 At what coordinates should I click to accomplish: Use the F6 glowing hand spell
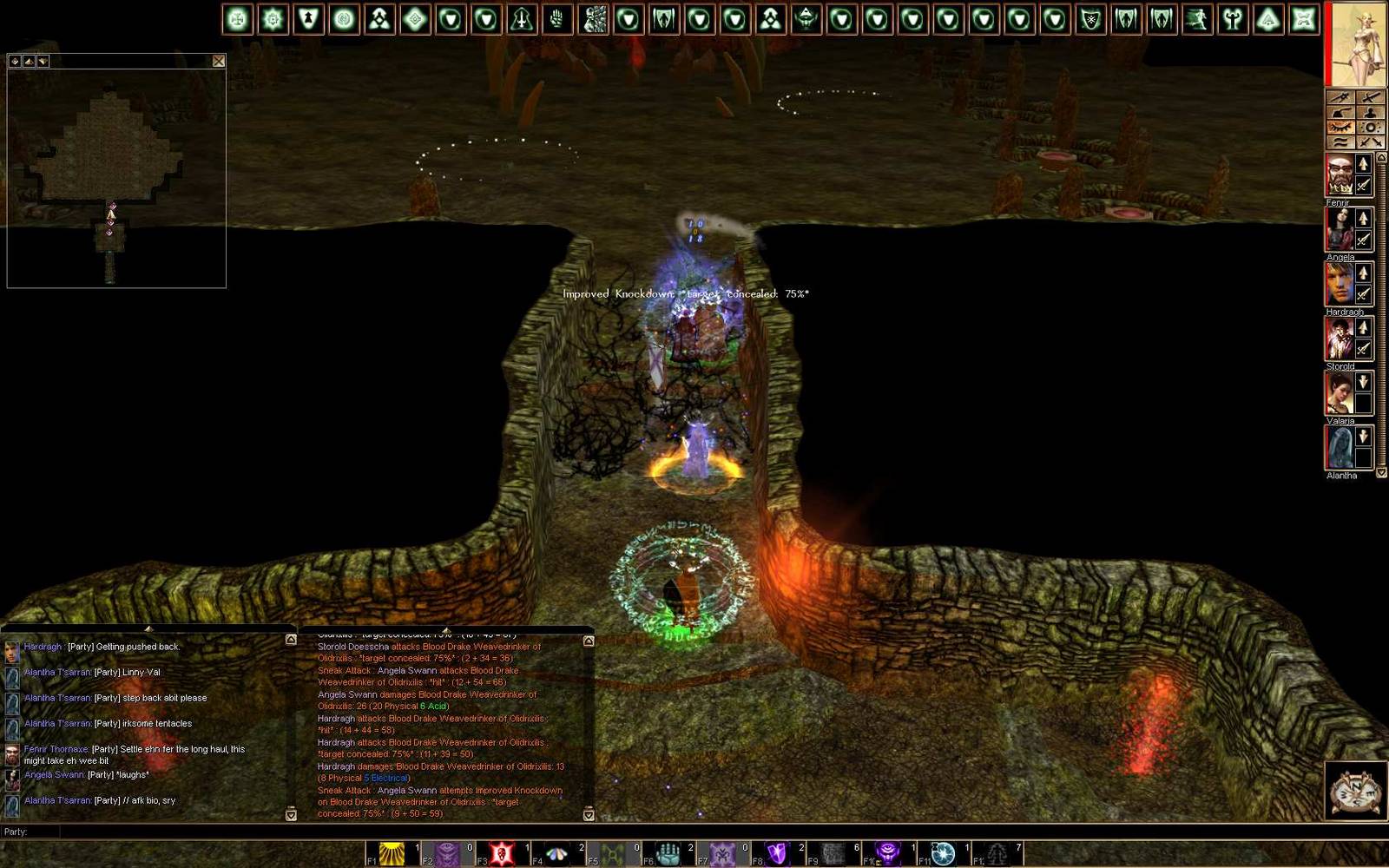[x=668, y=854]
